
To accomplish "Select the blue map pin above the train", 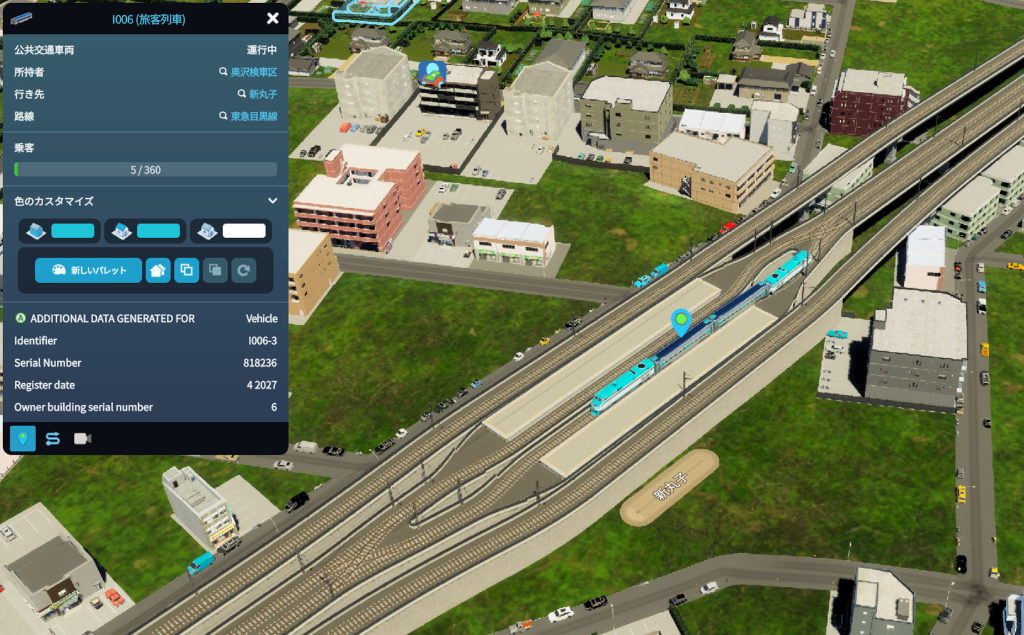I will pos(681,322).
